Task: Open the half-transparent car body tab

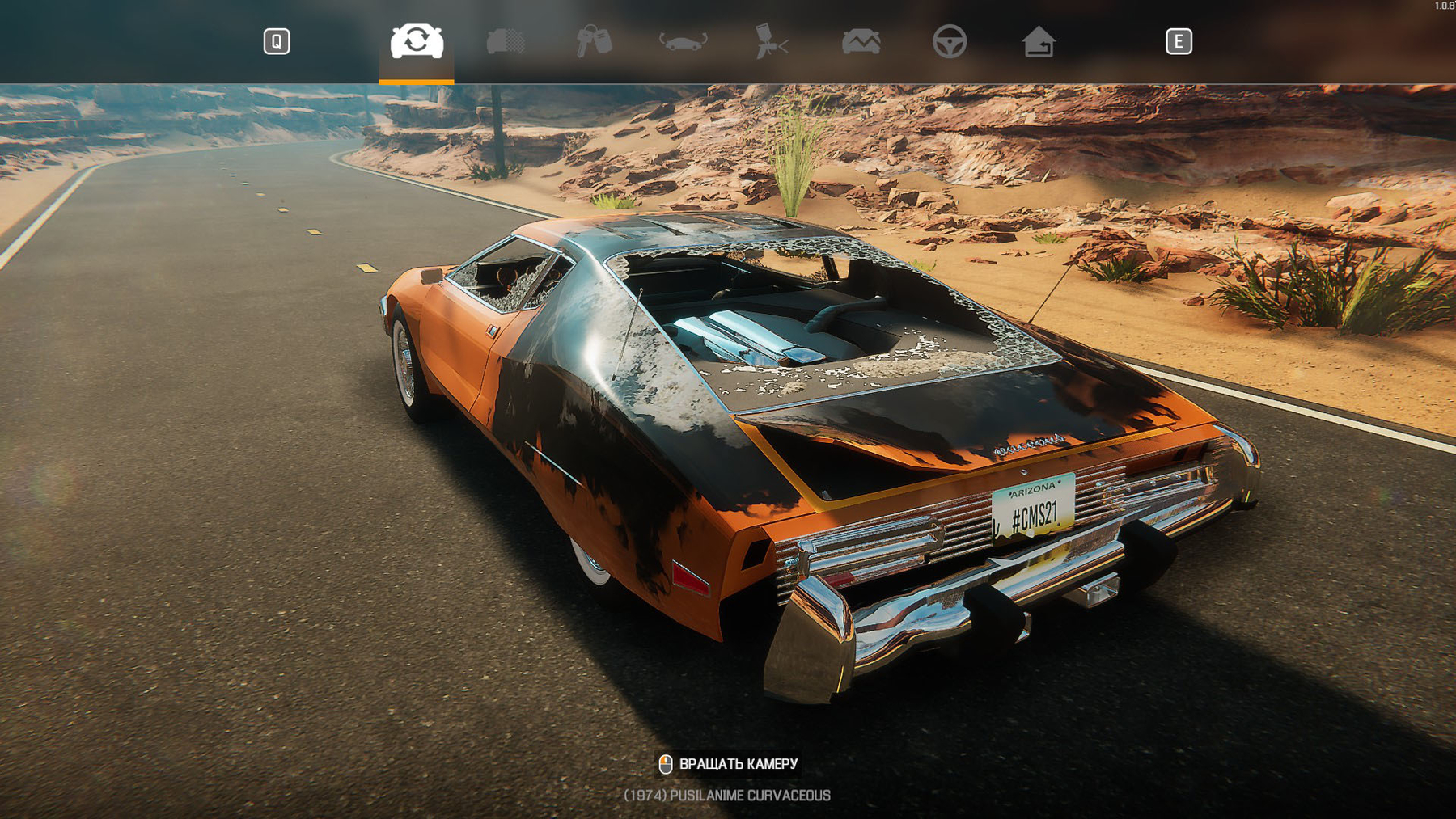Action: 506,41
